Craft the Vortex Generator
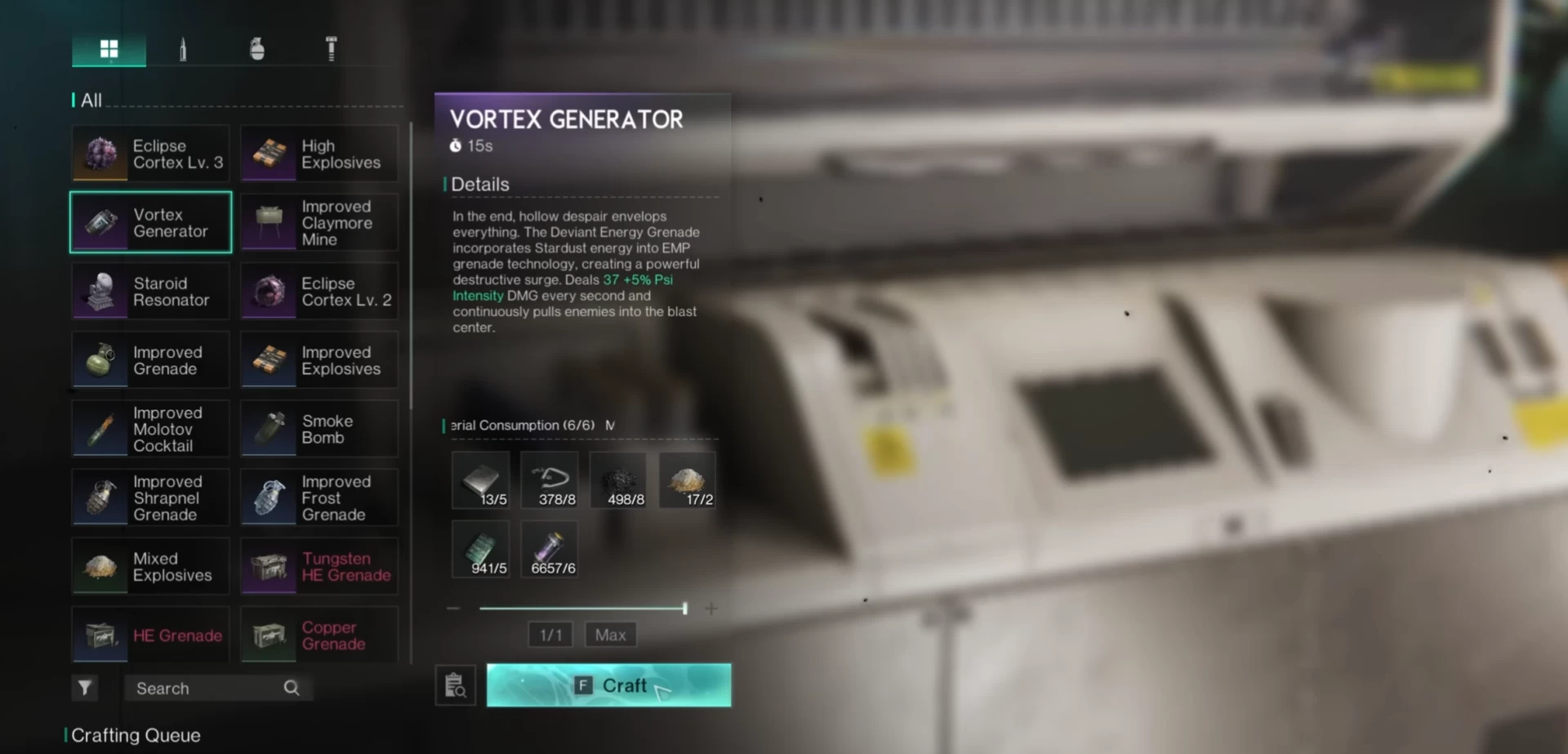This screenshot has height=754, width=1568. [x=608, y=685]
